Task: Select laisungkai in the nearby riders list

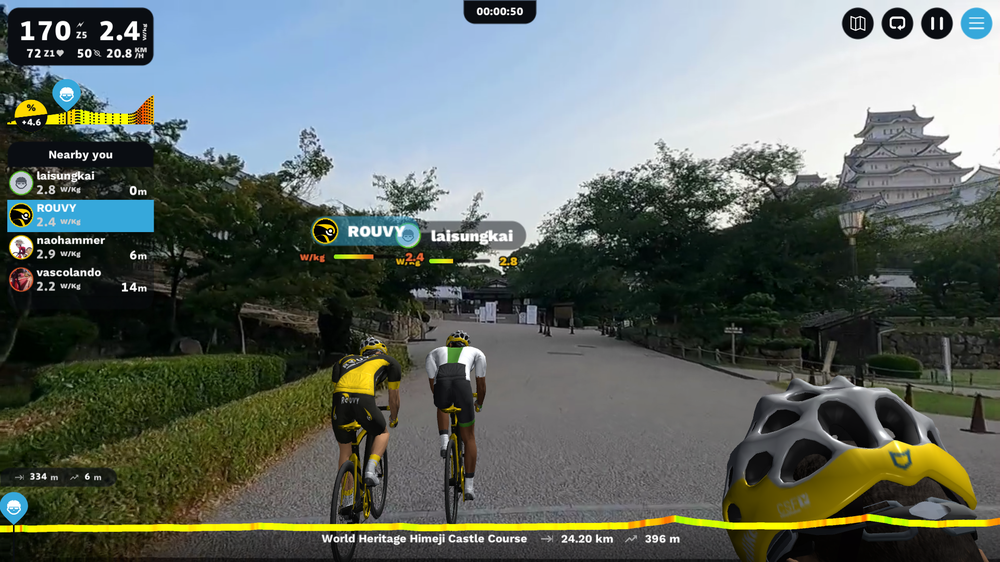Action: (80, 183)
